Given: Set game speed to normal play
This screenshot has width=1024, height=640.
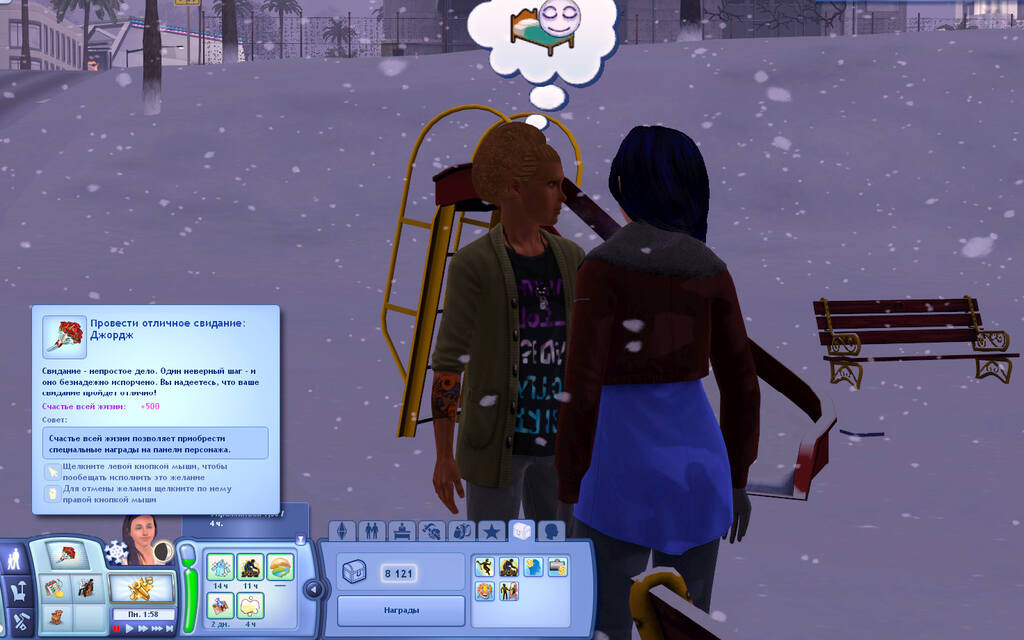Looking at the screenshot, I should 129,629.
